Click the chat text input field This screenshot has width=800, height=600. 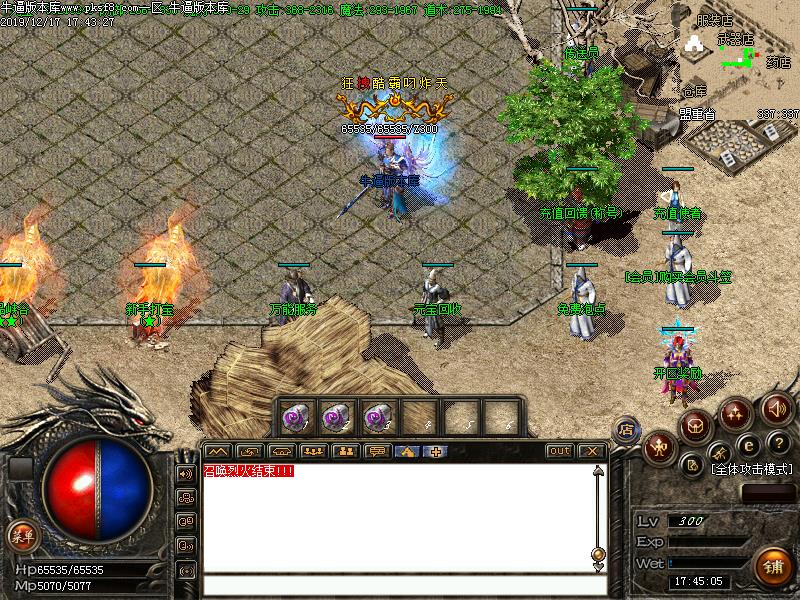[400, 587]
